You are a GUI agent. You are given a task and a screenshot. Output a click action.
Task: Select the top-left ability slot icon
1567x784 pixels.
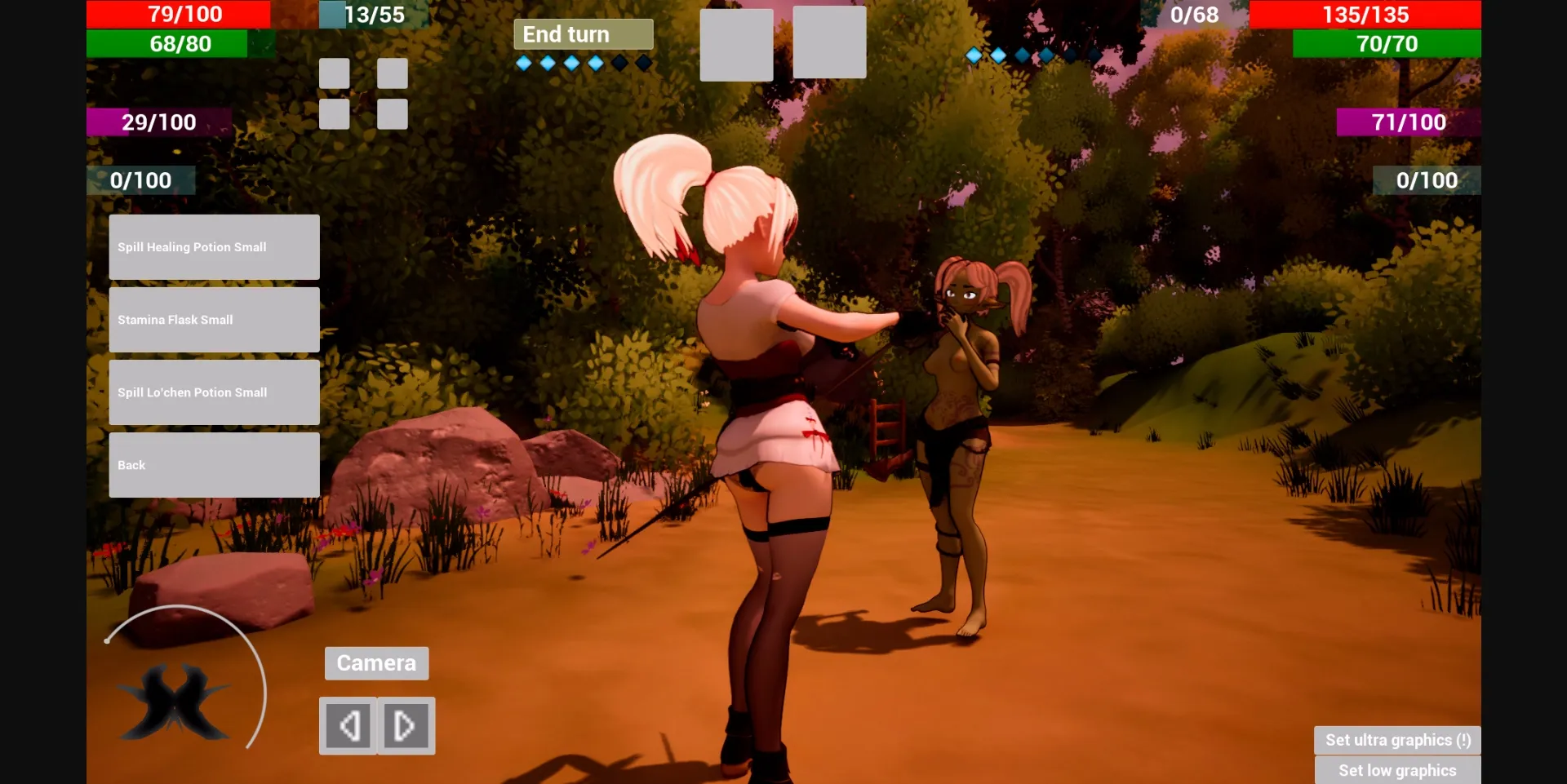coord(333,72)
